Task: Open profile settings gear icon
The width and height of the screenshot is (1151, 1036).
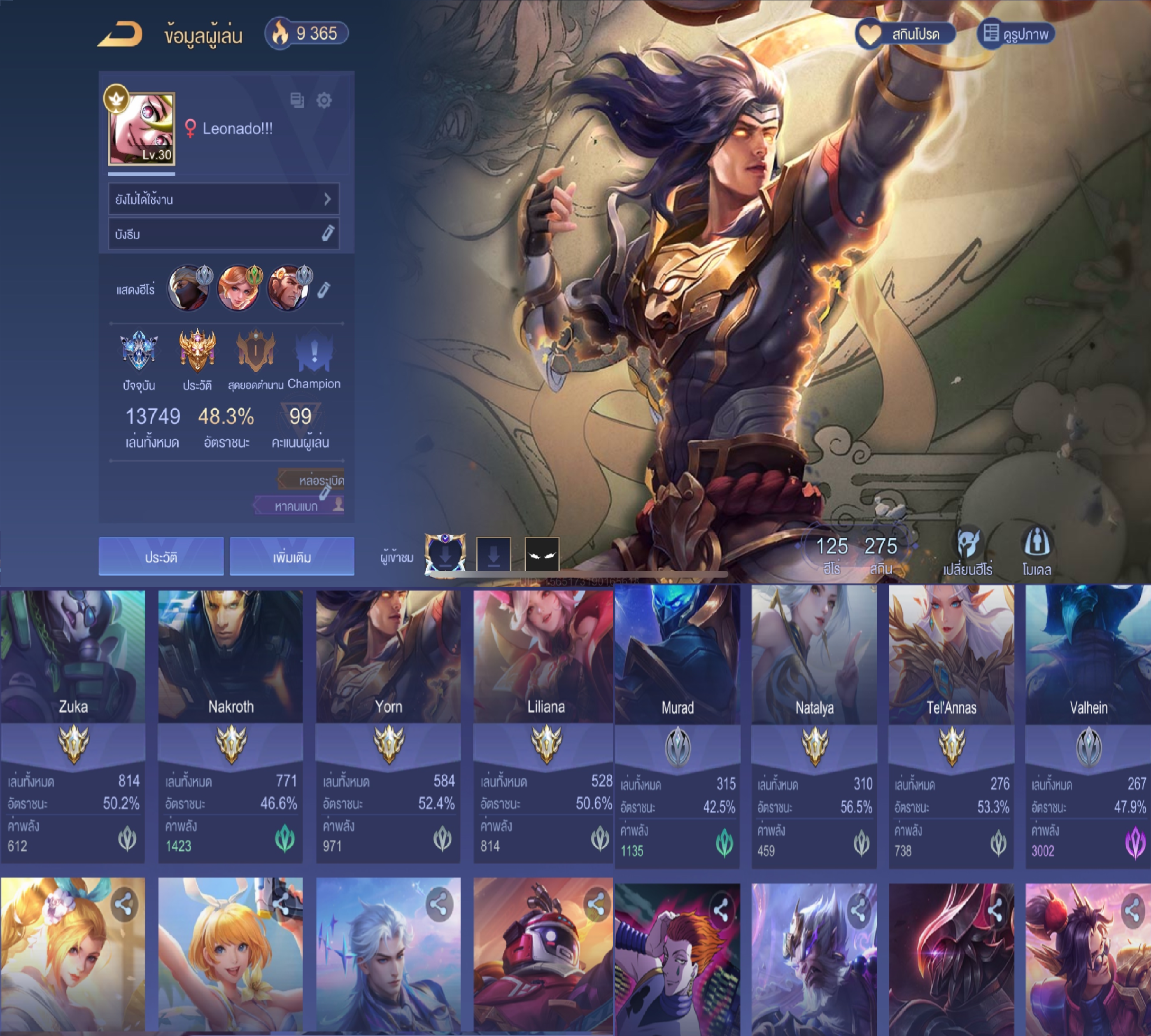Action: (x=324, y=101)
